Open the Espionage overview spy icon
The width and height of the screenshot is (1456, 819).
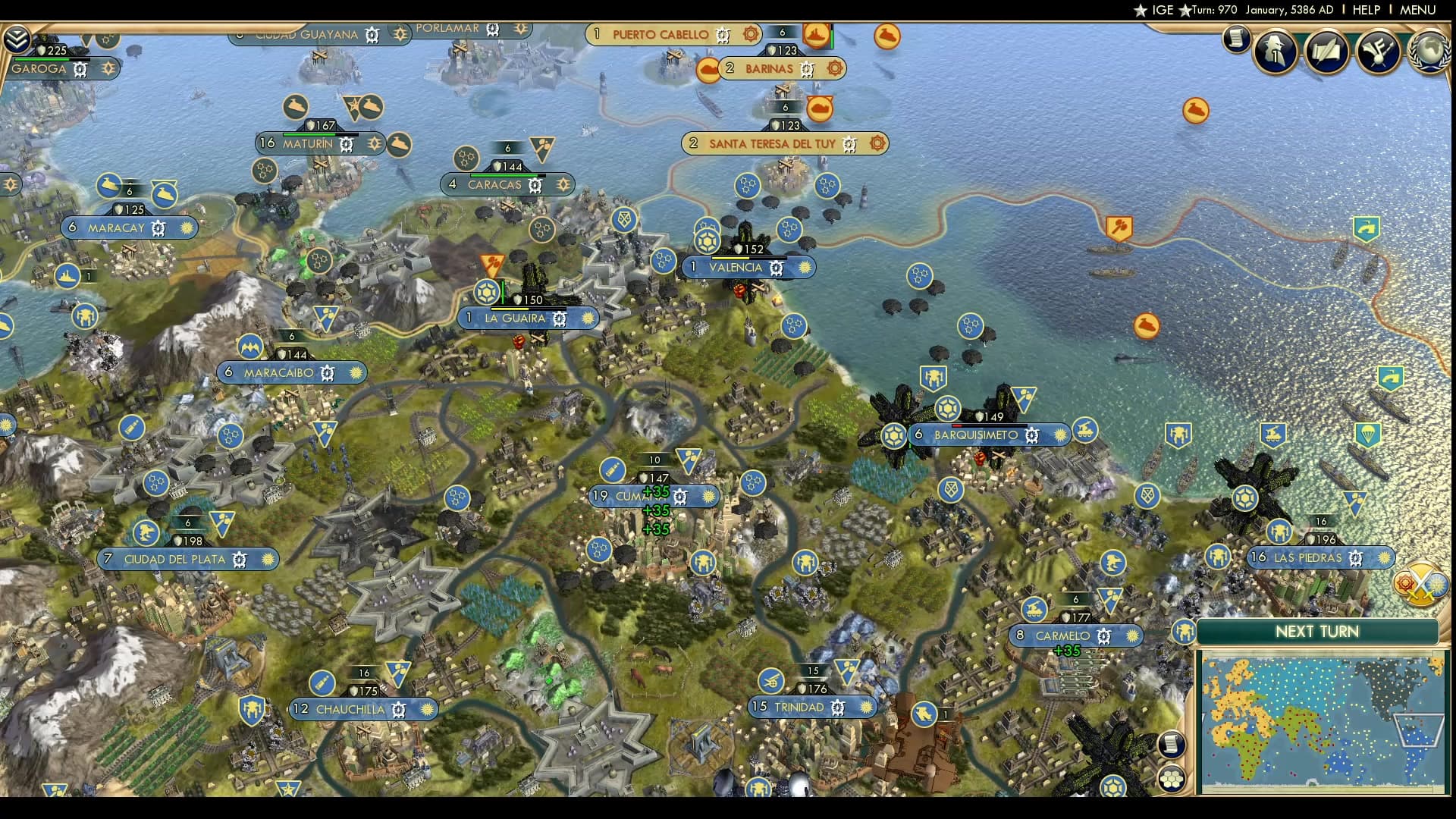click(1275, 49)
